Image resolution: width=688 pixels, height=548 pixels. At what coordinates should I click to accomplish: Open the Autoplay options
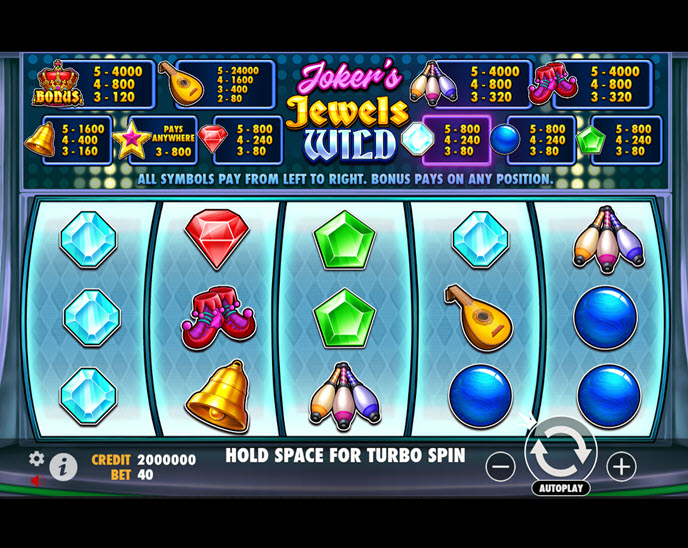pyautogui.click(x=560, y=489)
